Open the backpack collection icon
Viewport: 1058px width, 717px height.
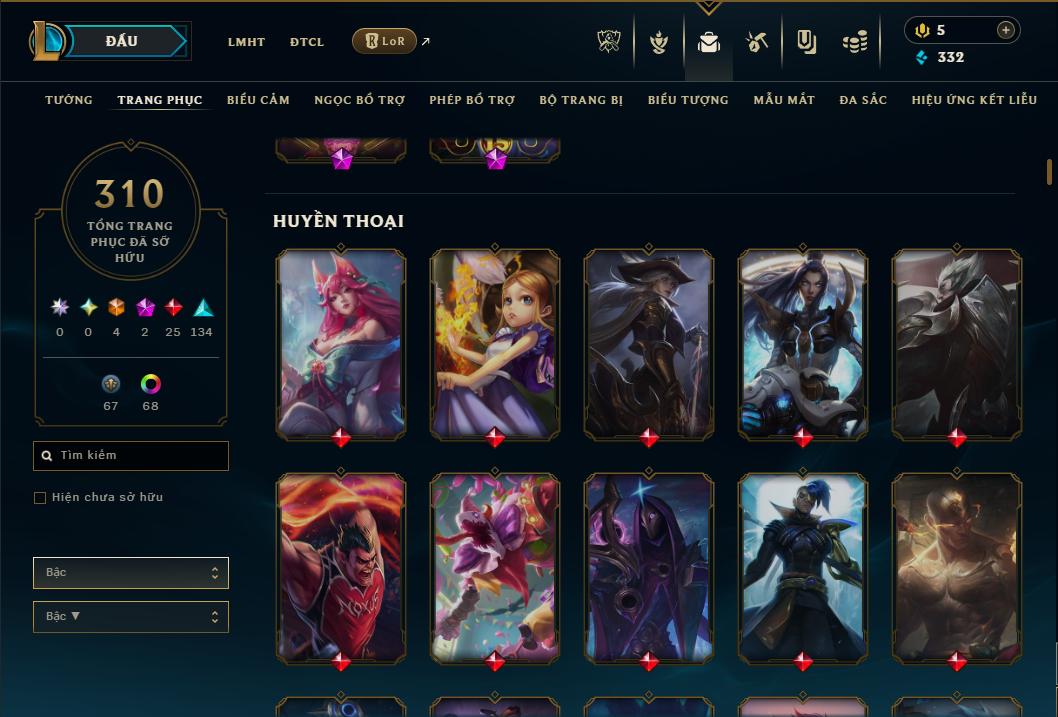pyautogui.click(x=709, y=42)
